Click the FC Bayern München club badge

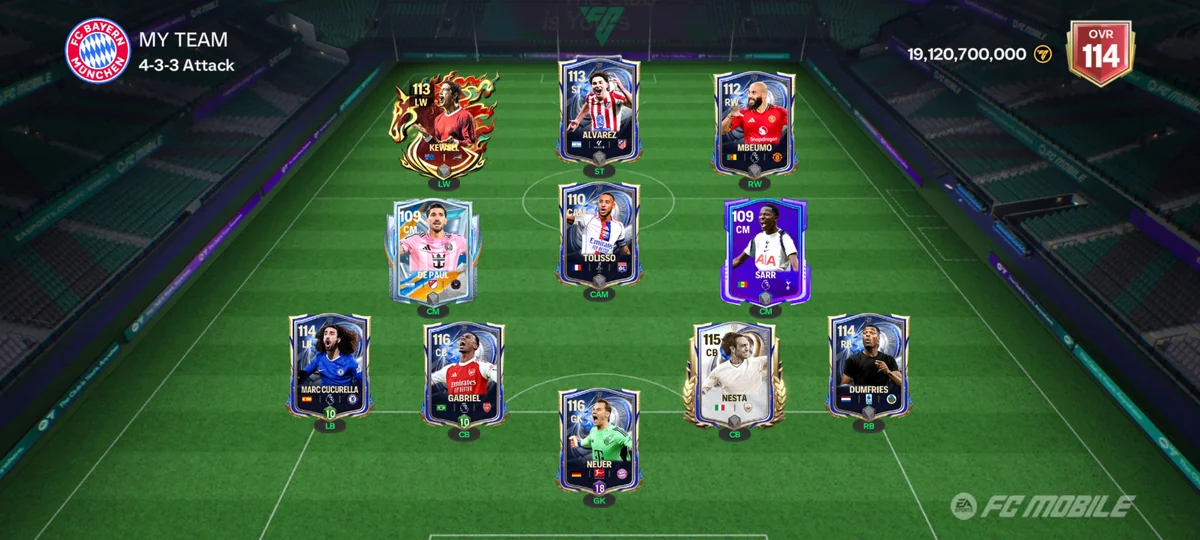click(98, 50)
